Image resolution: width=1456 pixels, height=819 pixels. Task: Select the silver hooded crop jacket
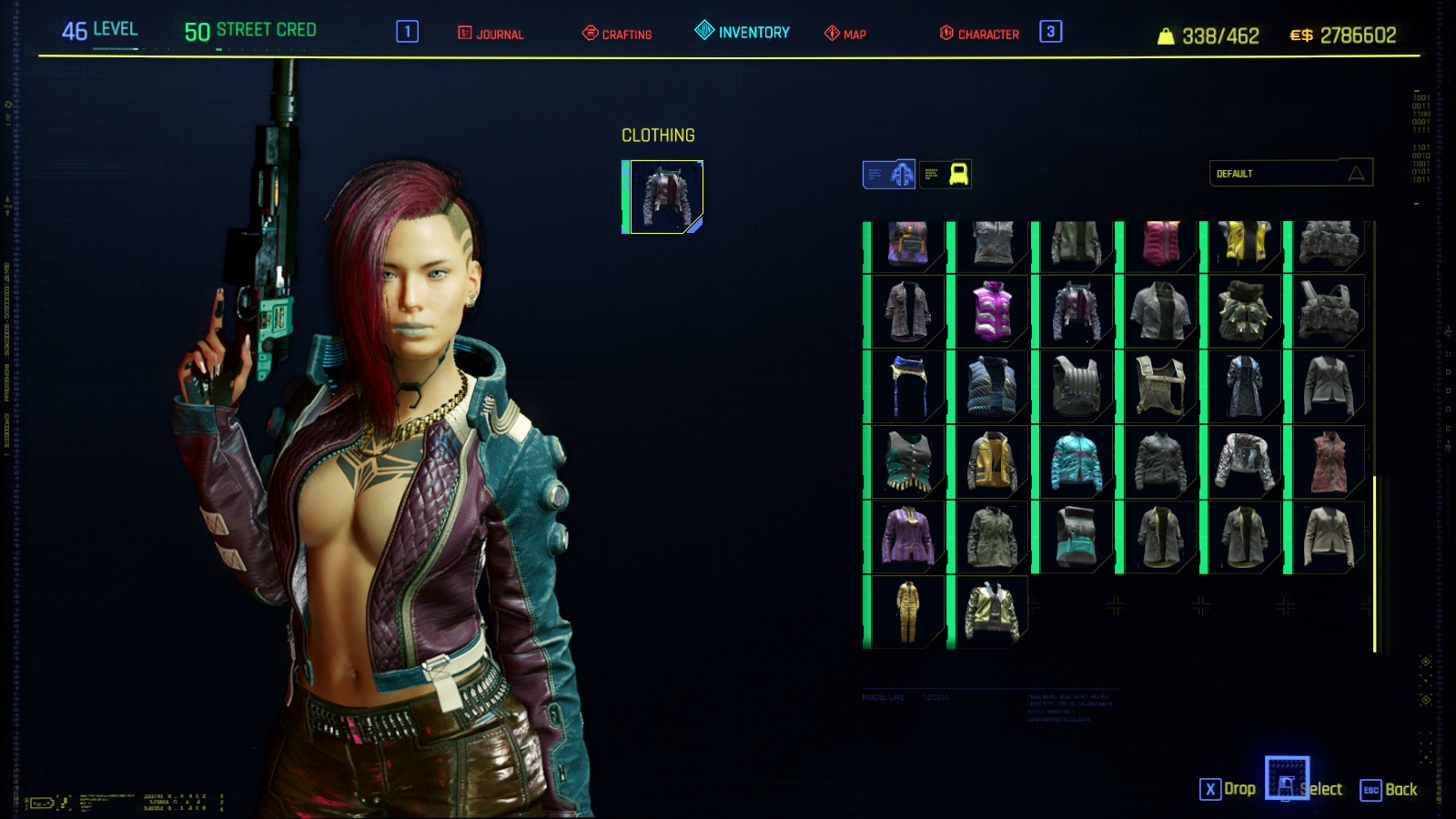pos(1245,462)
